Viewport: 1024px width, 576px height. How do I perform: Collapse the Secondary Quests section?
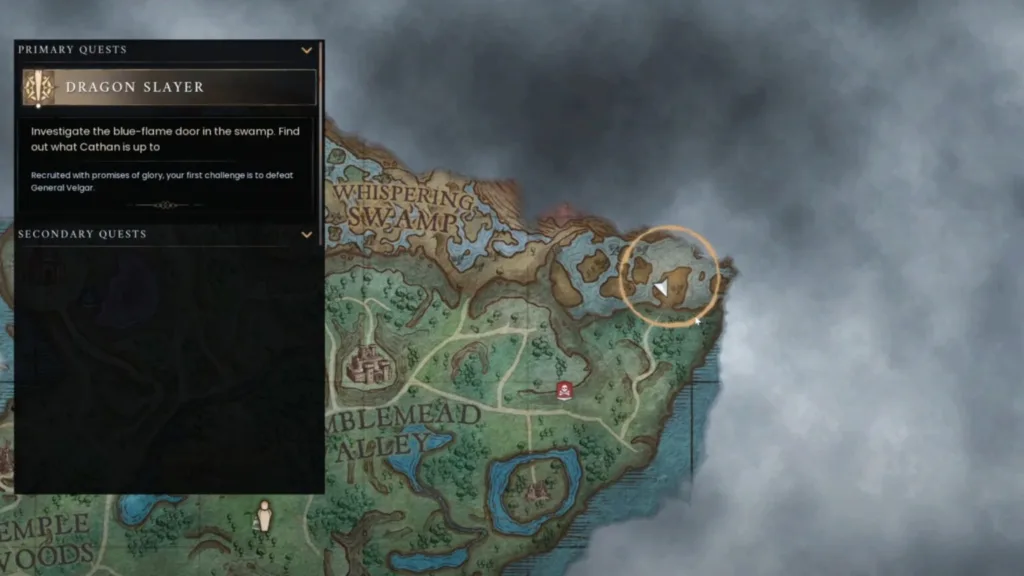coord(307,234)
